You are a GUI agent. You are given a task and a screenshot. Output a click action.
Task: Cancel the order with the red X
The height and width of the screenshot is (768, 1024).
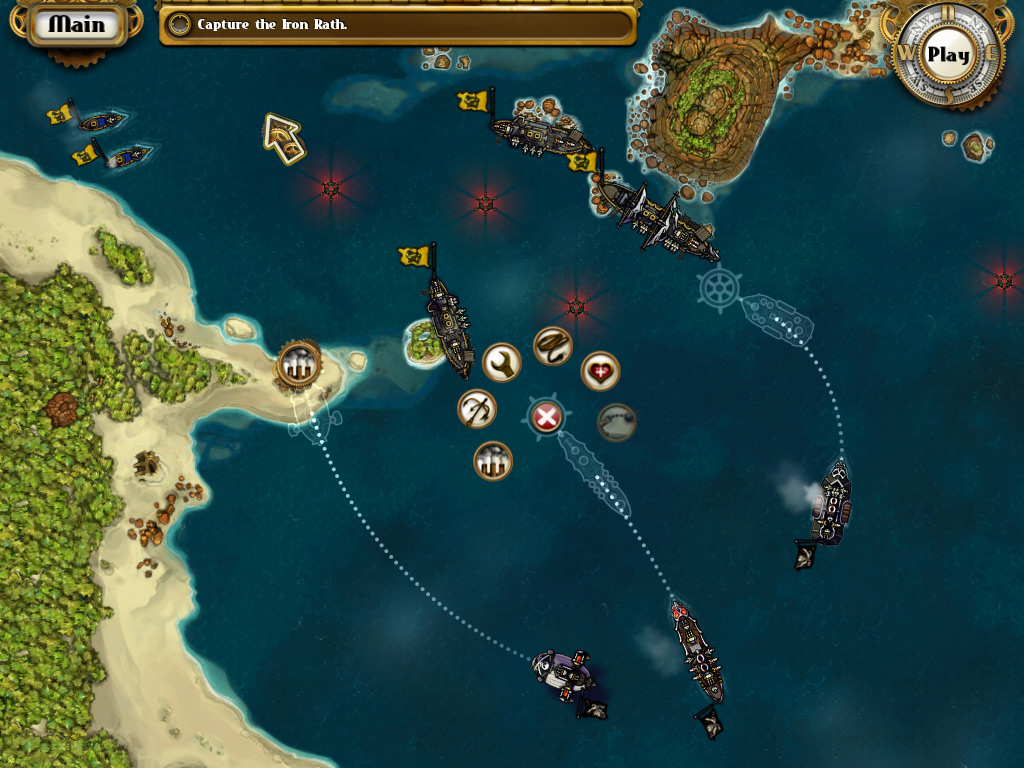click(545, 417)
